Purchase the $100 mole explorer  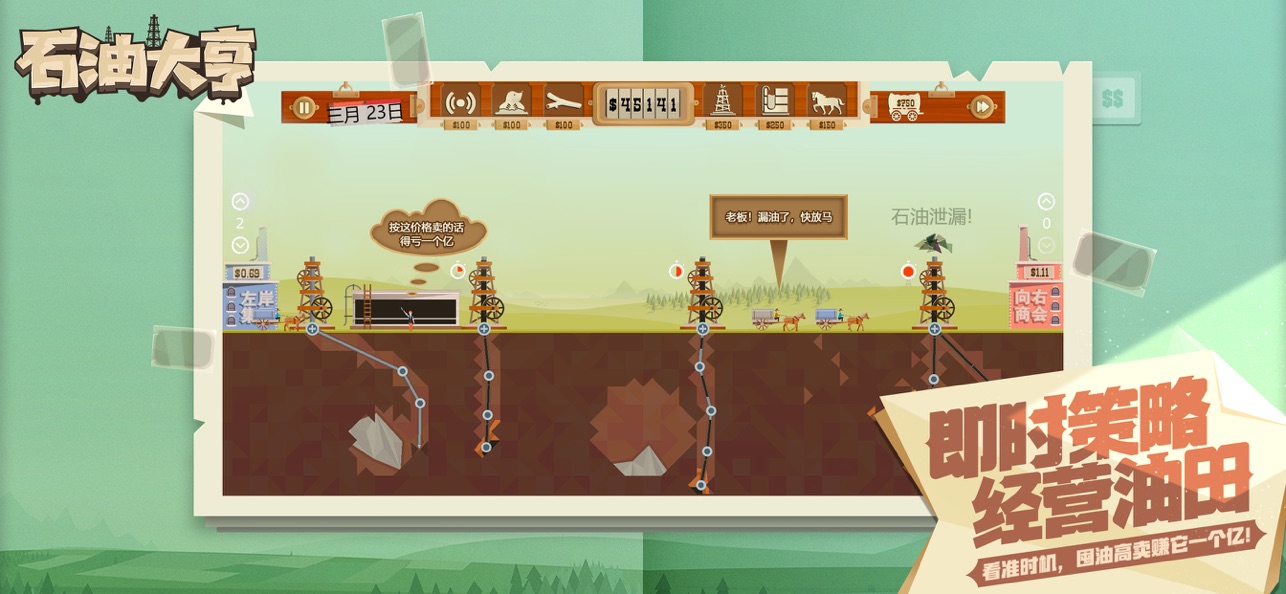tap(511, 102)
